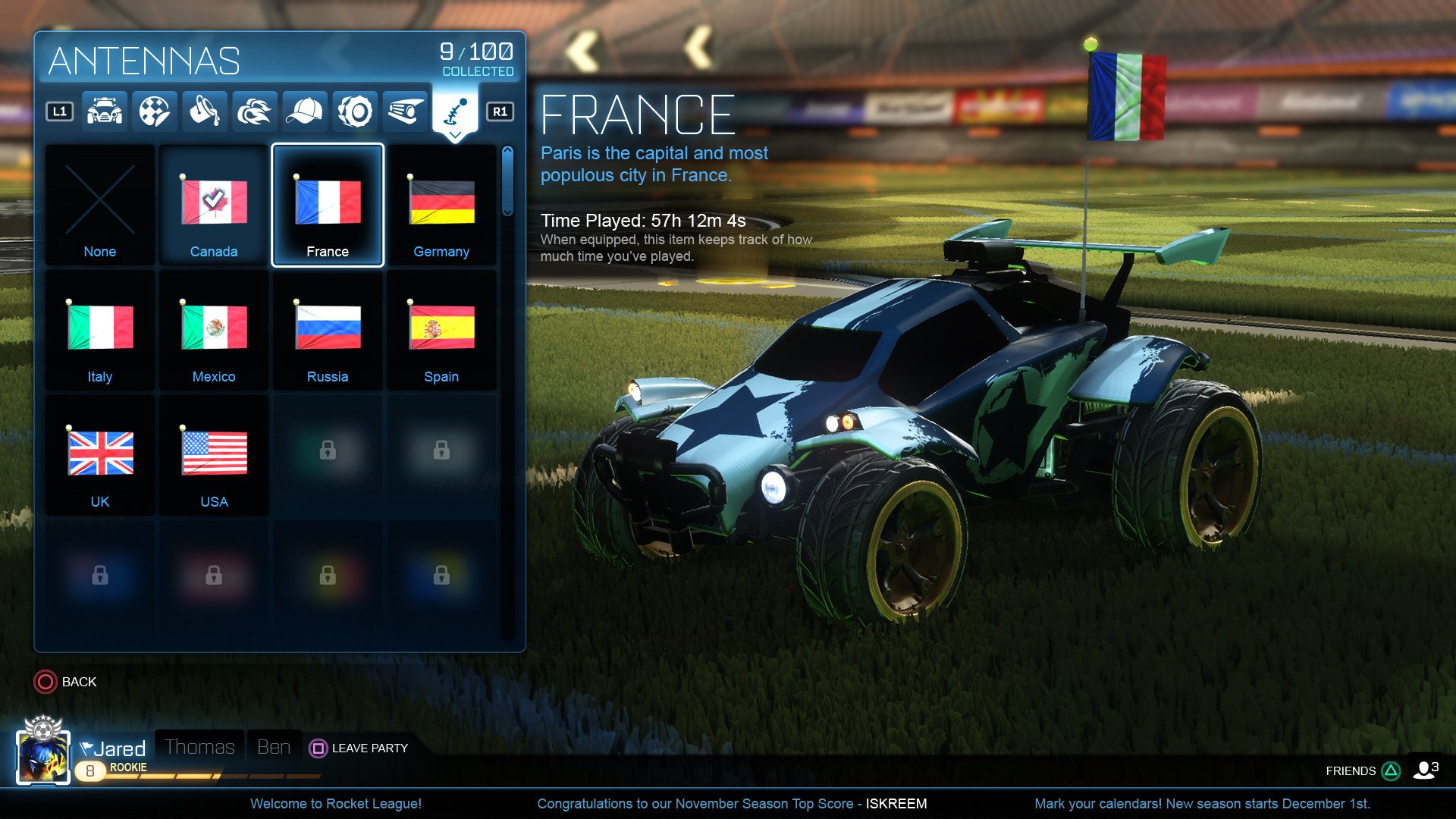This screenshot has width=1456, height=819.
Task: Select the Rocket Boost category icon
Action: click(253, 110)
